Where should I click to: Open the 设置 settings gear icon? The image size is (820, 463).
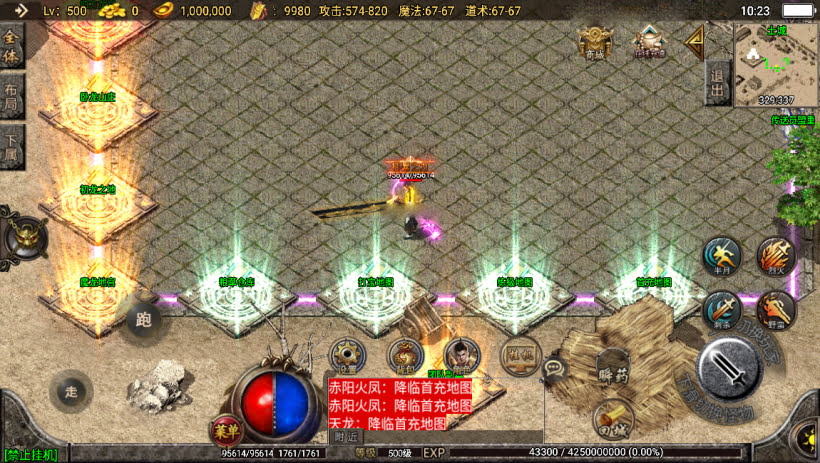coord(346,355)
